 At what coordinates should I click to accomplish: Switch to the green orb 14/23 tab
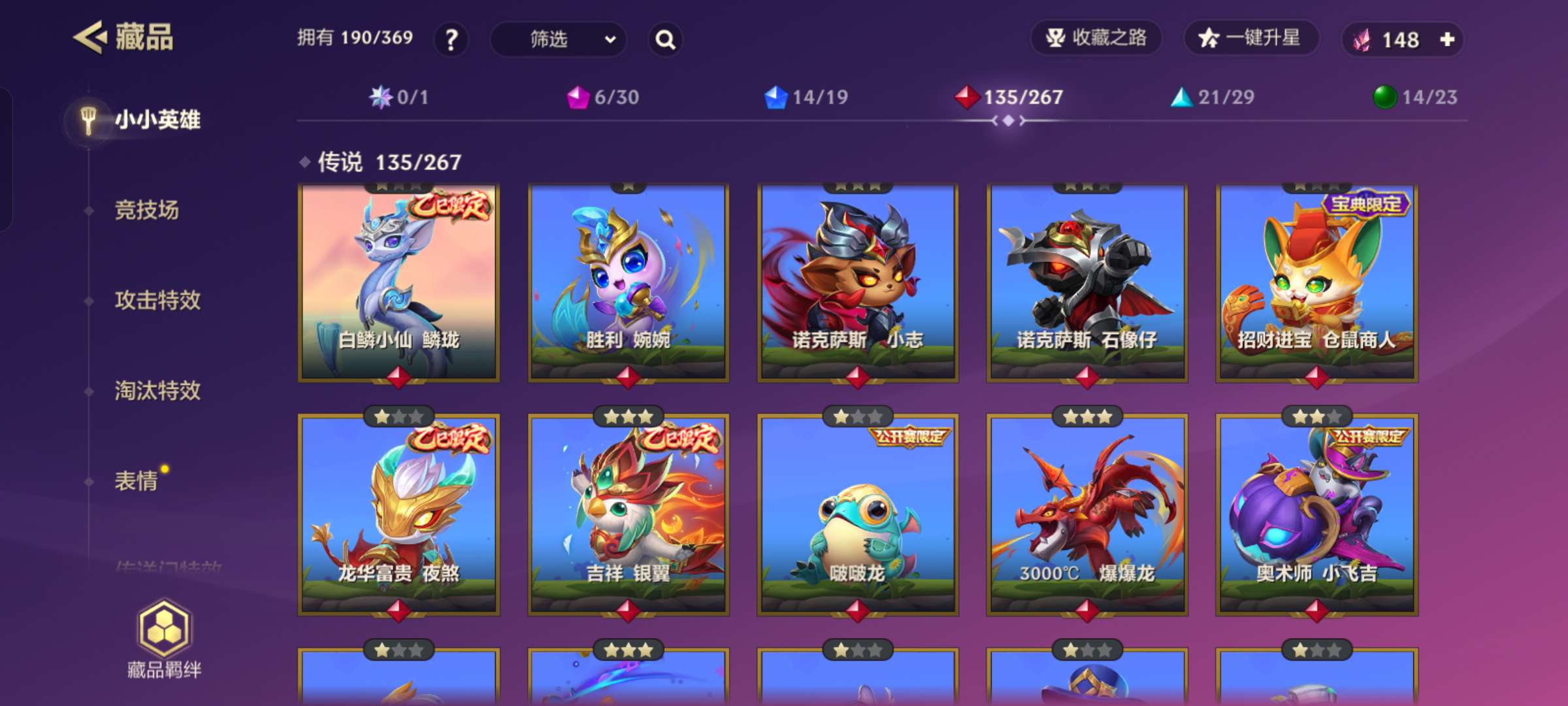click(1415, 97)
